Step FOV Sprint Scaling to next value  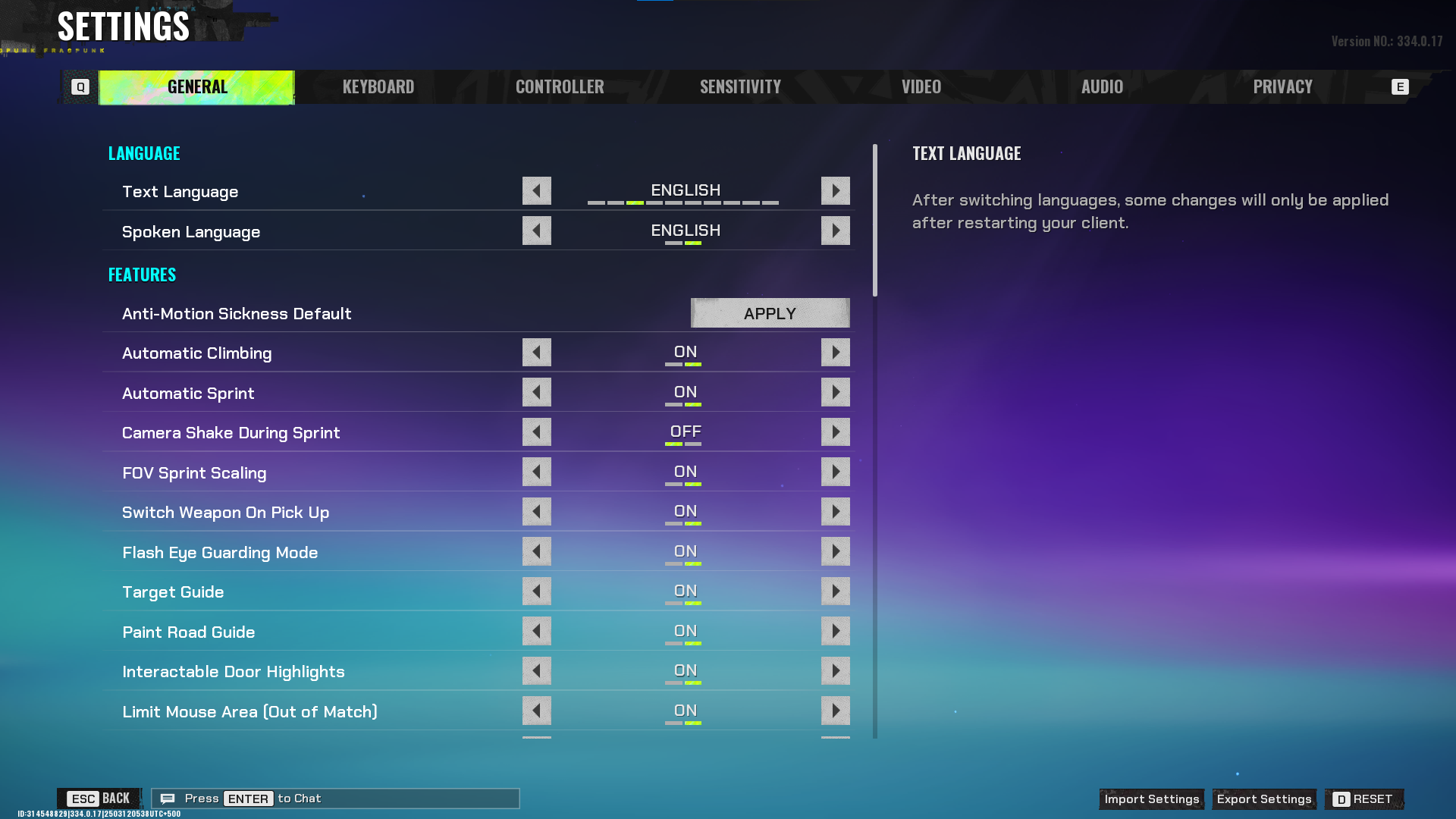pyautogui.click(x=835, y=472)
